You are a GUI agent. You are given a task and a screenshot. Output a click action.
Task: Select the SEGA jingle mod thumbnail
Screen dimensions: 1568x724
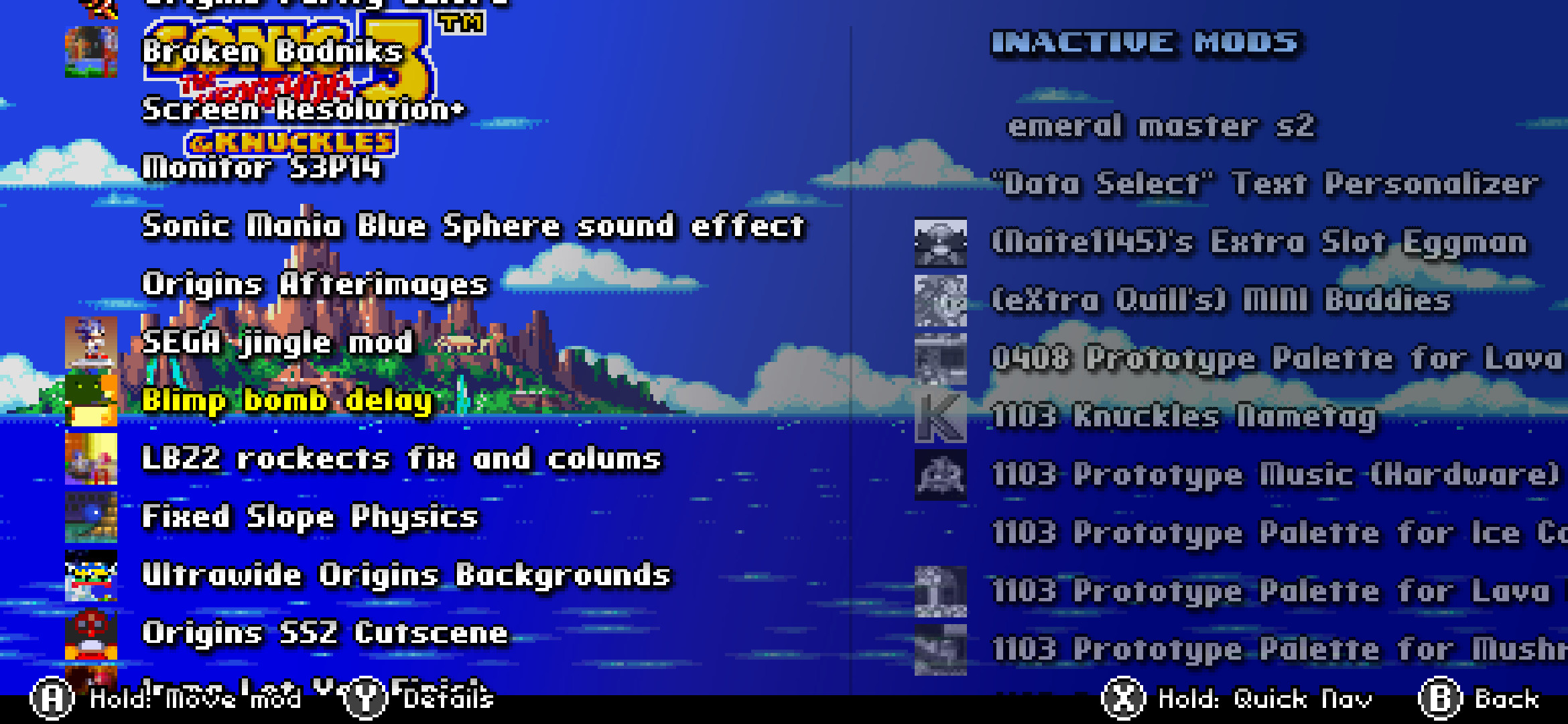coord(92,343)
